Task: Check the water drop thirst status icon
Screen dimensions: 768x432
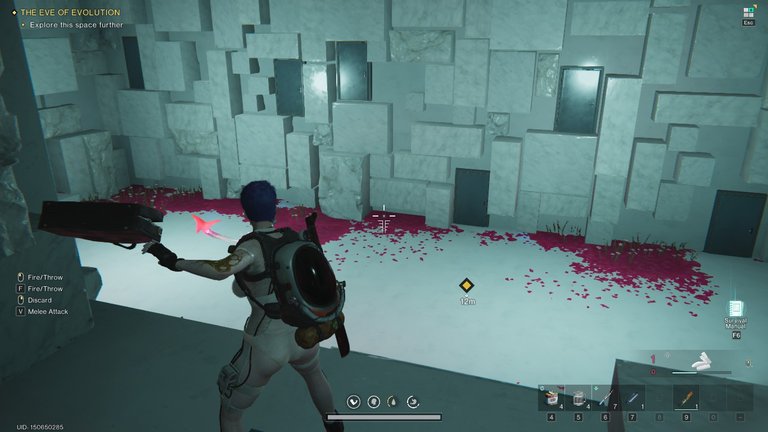Action: point(393,402)
